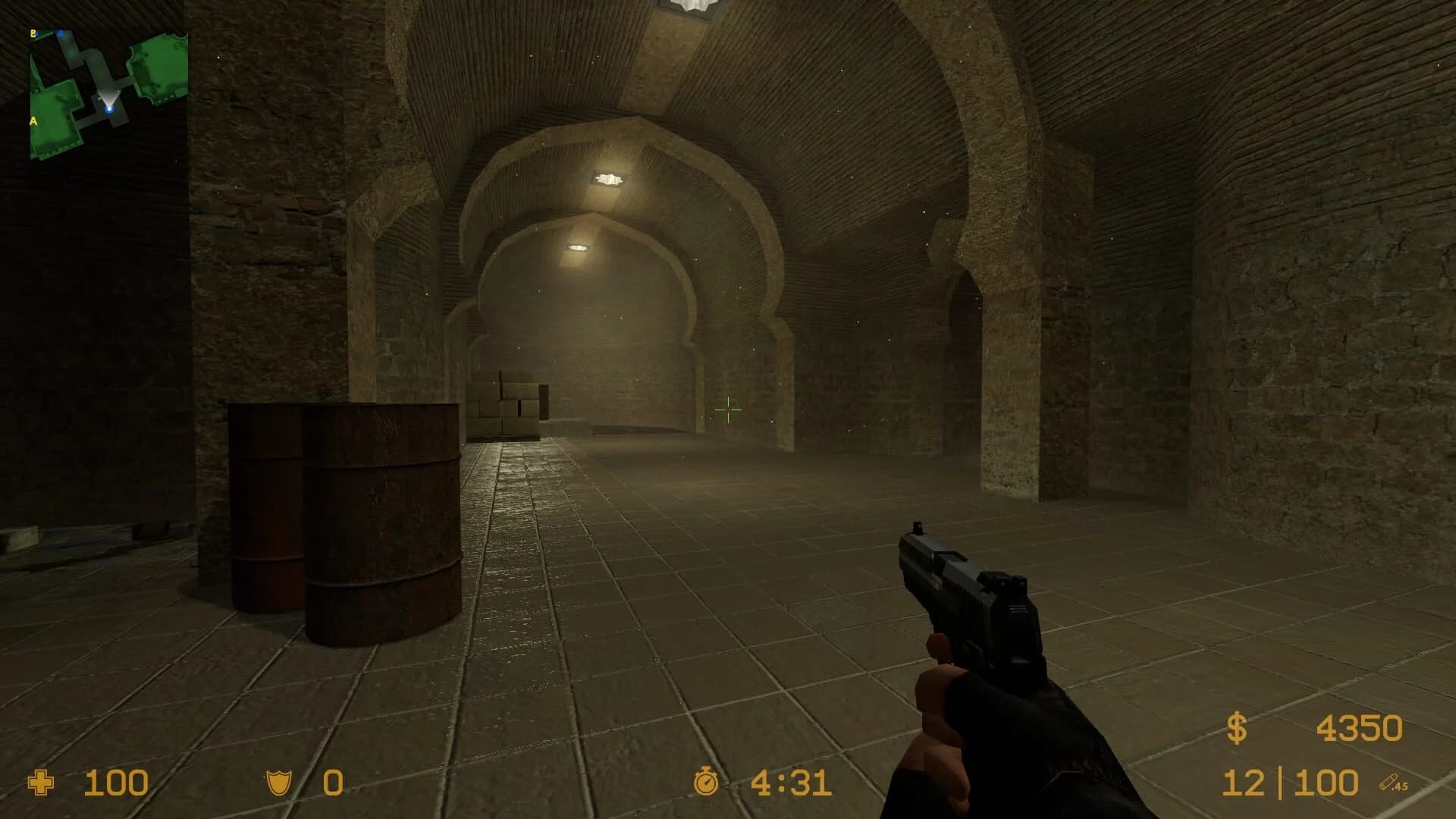Click the blue player arrow on the radar
The width and height of the screenshot is (1456, 819).
(x=108, y=109)
